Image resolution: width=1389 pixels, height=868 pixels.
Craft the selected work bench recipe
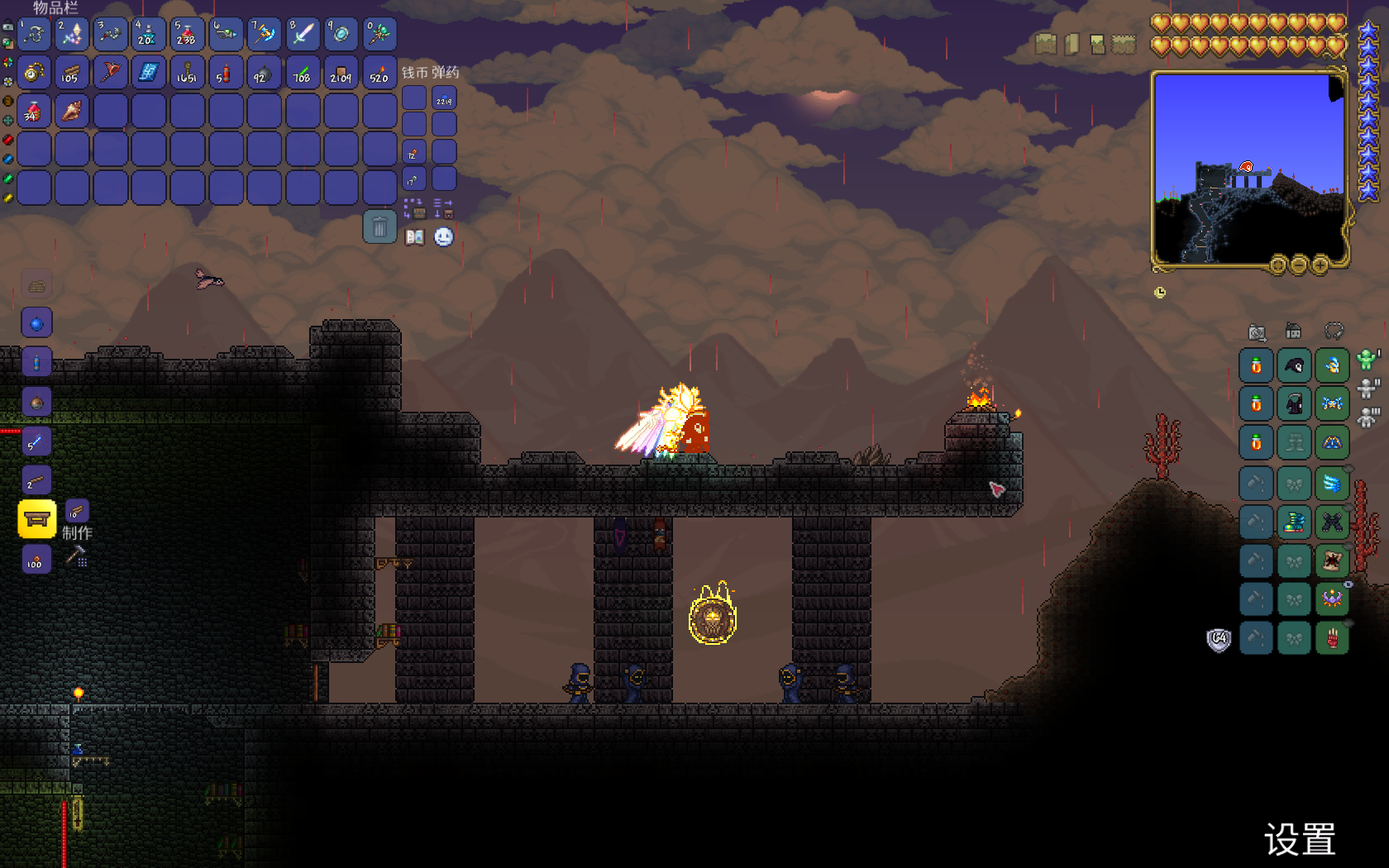click(37, 519)
